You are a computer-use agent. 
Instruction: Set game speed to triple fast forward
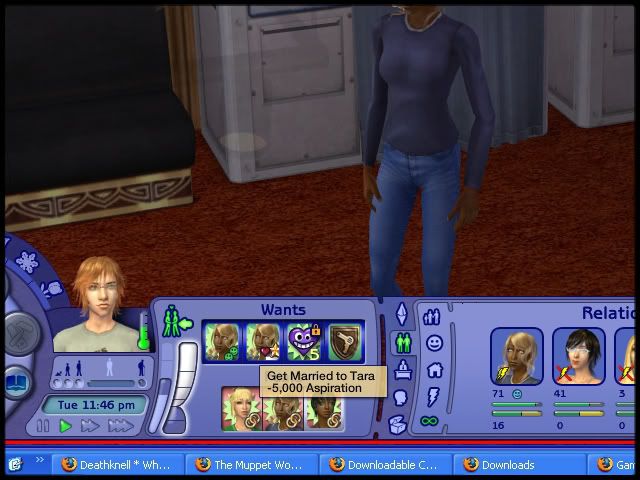[x=120, y=426]
